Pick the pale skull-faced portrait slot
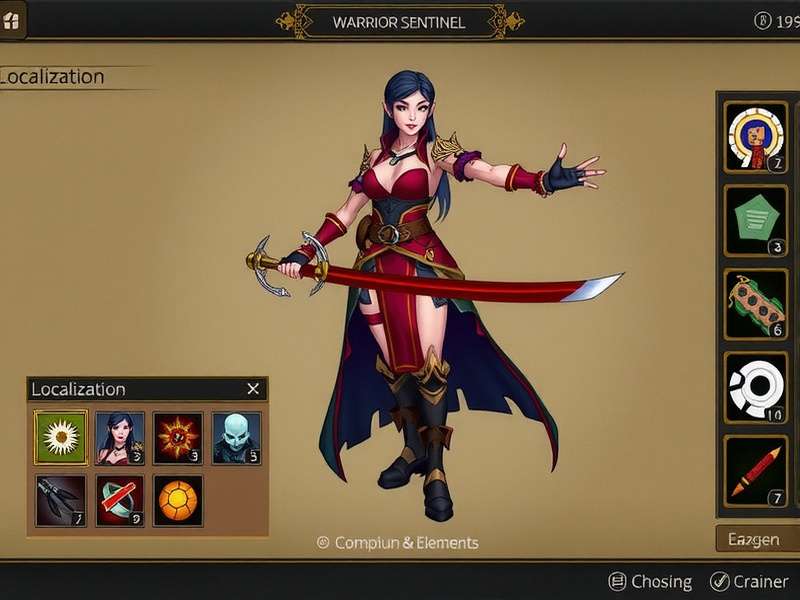800x600 pixels. (236, 437)
